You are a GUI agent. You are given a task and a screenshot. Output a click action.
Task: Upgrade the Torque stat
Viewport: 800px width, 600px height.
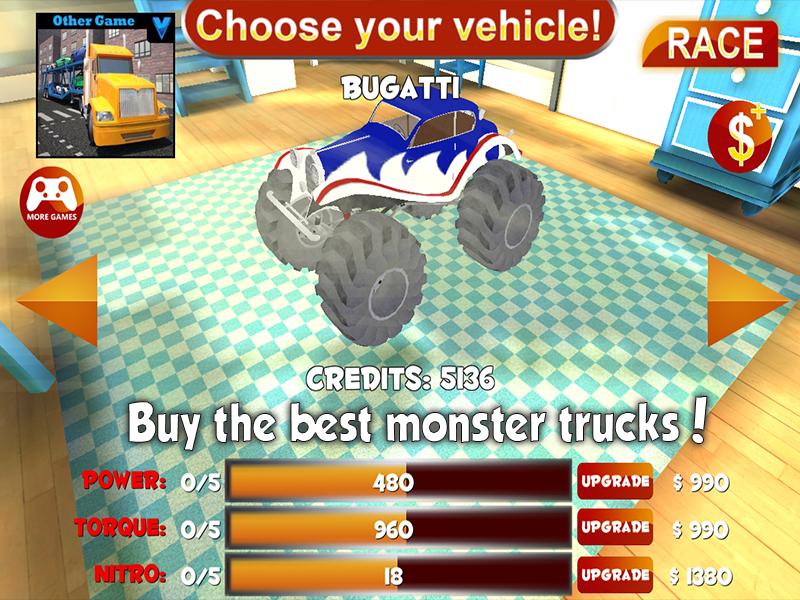615,528
